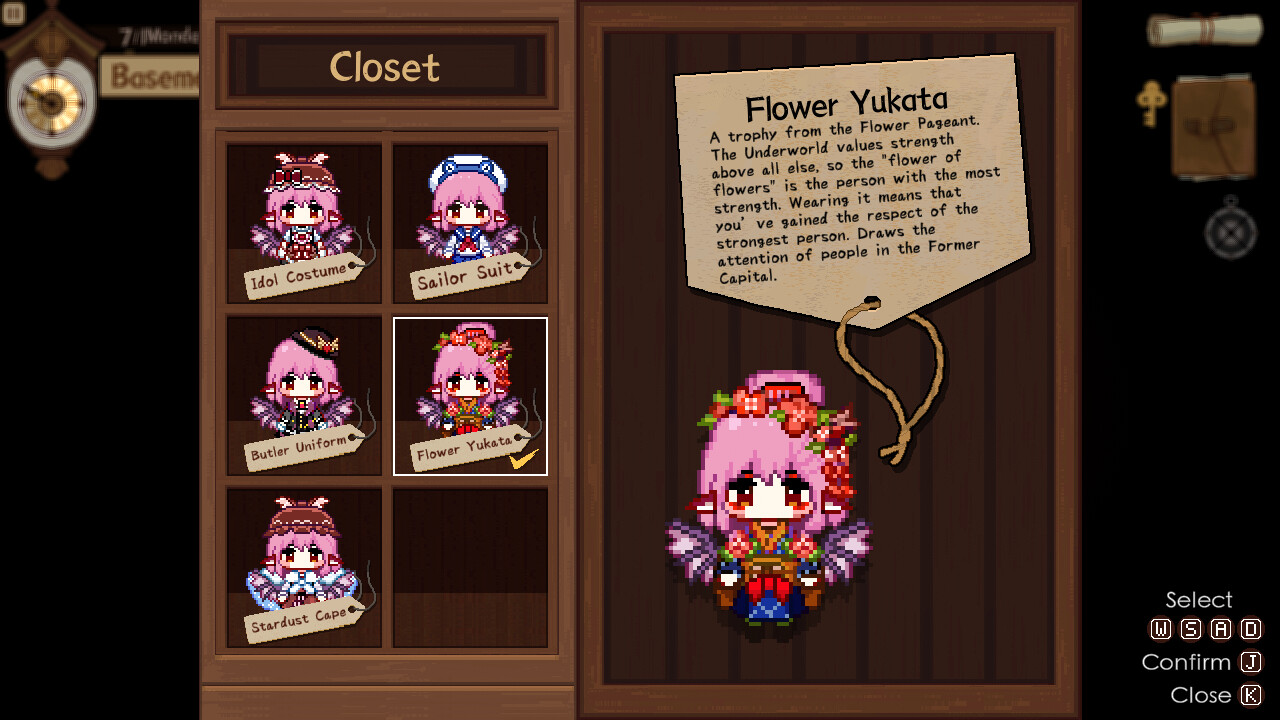
Task: Click the Closet title header
Action: [385, 67]
